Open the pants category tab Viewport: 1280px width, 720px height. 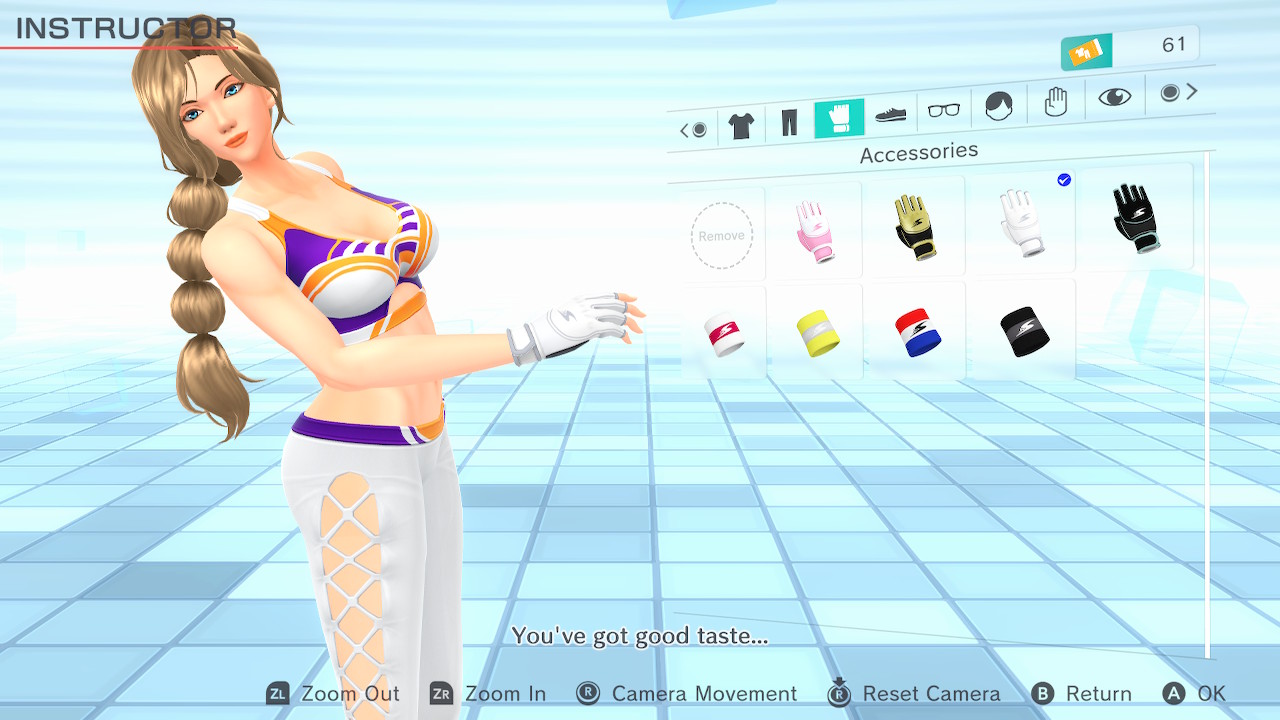pos(789,123)
